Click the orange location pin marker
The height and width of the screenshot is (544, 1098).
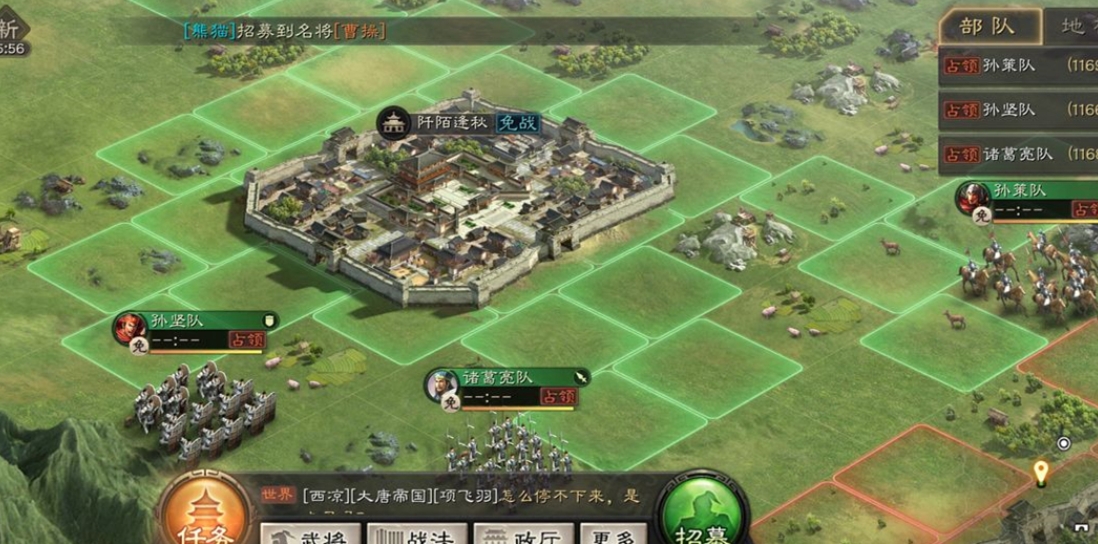click(x=1040, y=472)
